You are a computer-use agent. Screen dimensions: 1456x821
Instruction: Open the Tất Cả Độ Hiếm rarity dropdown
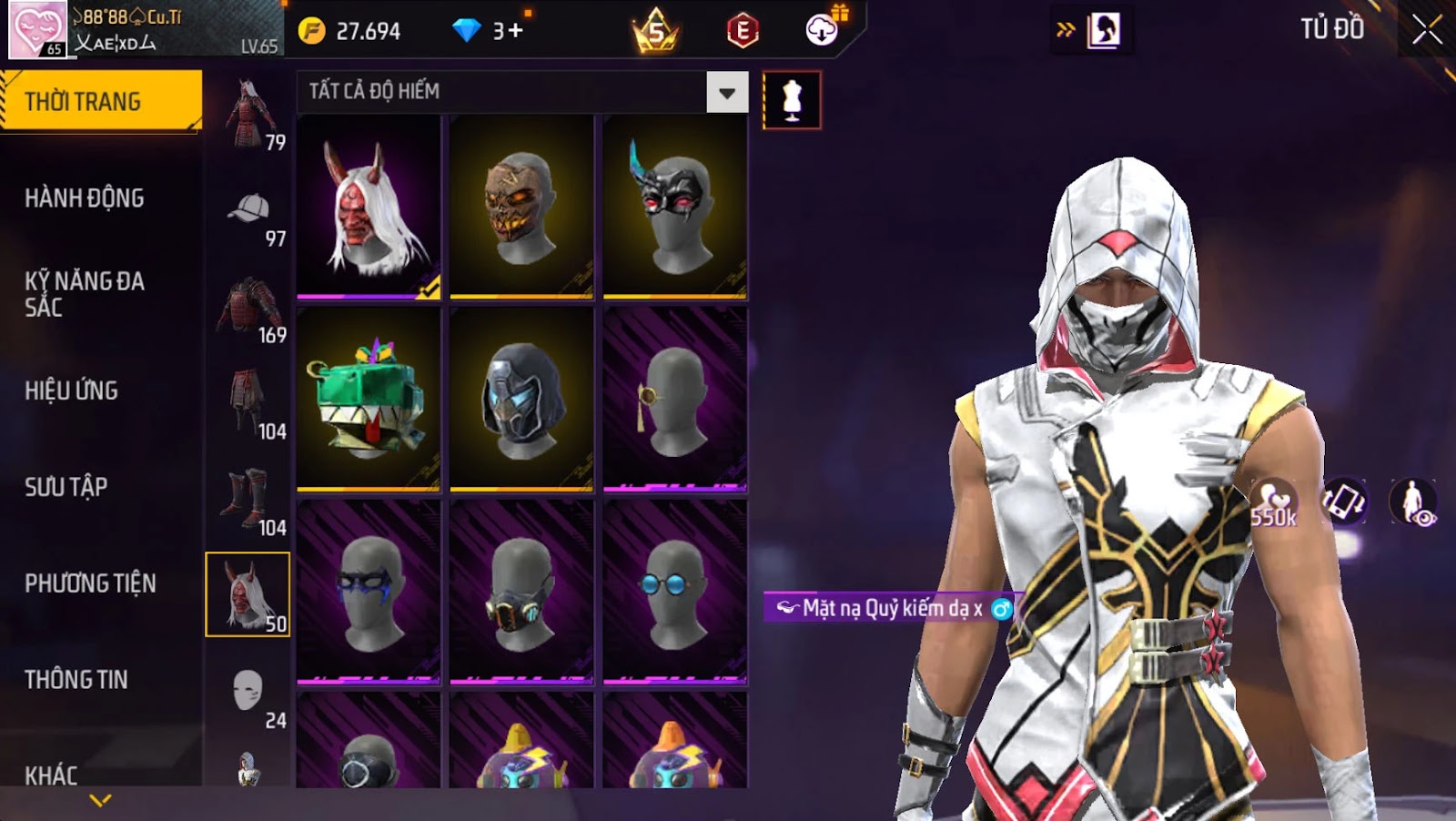(726, 92)
